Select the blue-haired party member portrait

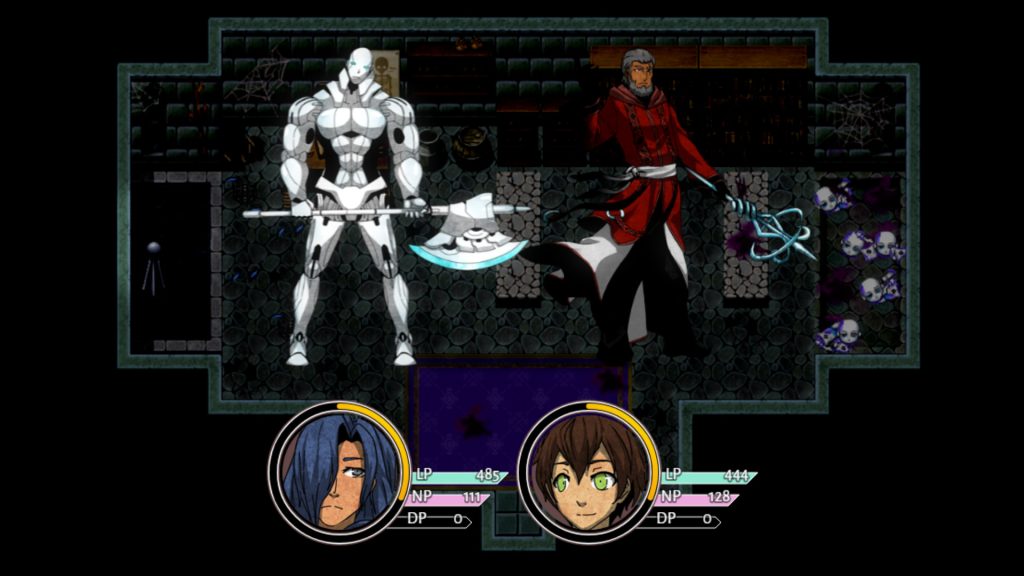(x=336, y=472)
